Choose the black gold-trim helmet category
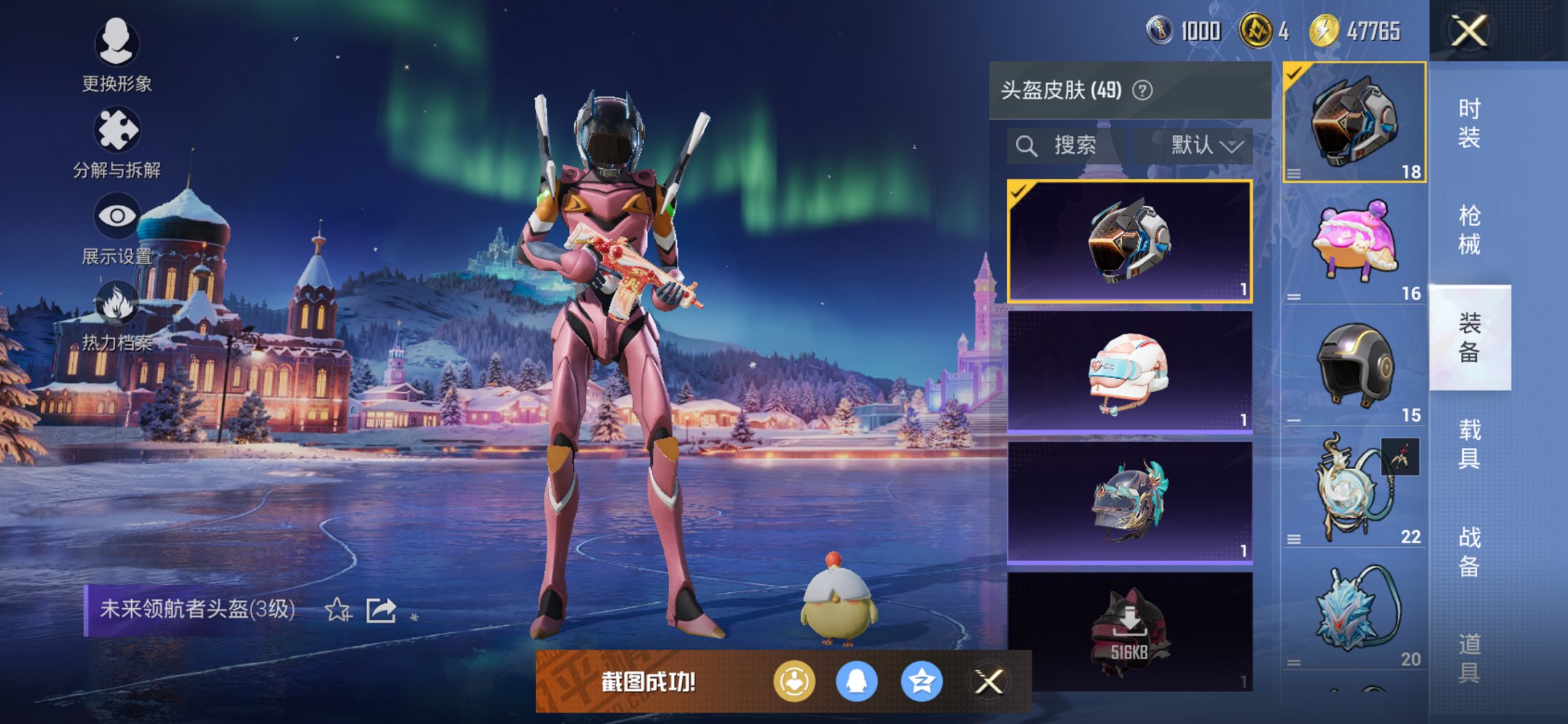Screen dimensions: 1568x724 pyautogui.click(x=1354, y=366)
